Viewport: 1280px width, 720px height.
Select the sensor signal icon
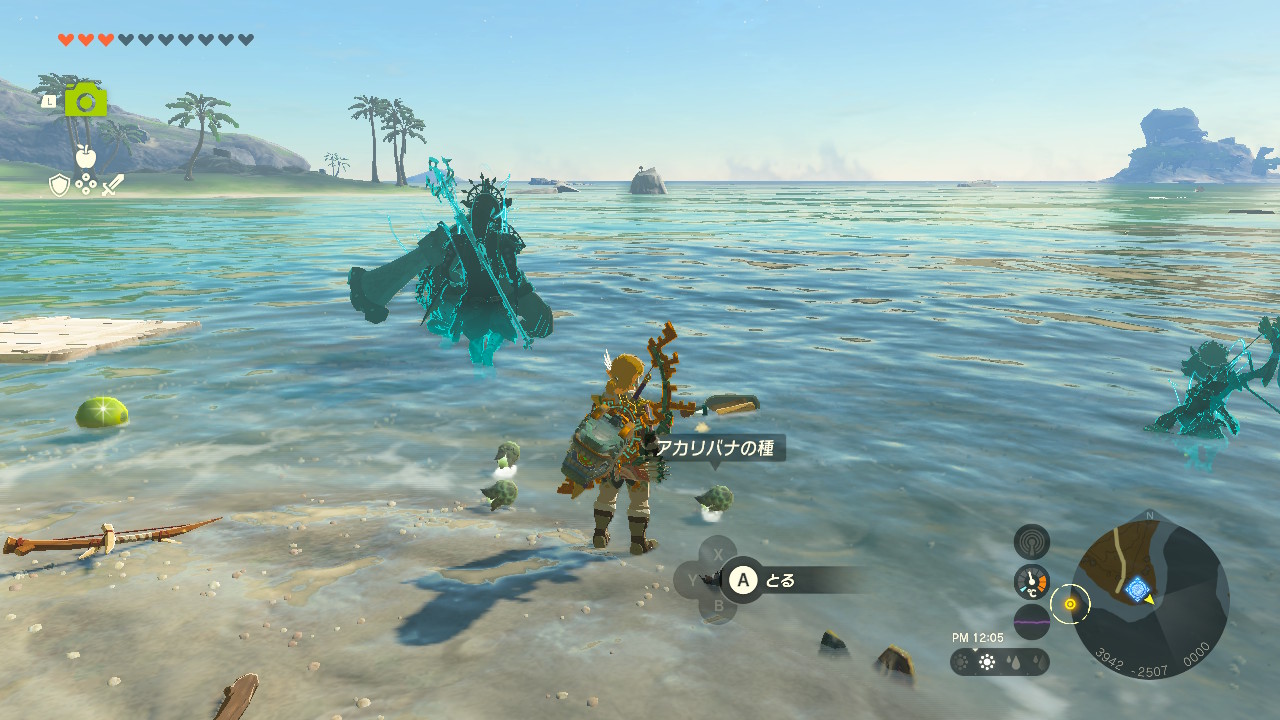(x=1031, y=542)
